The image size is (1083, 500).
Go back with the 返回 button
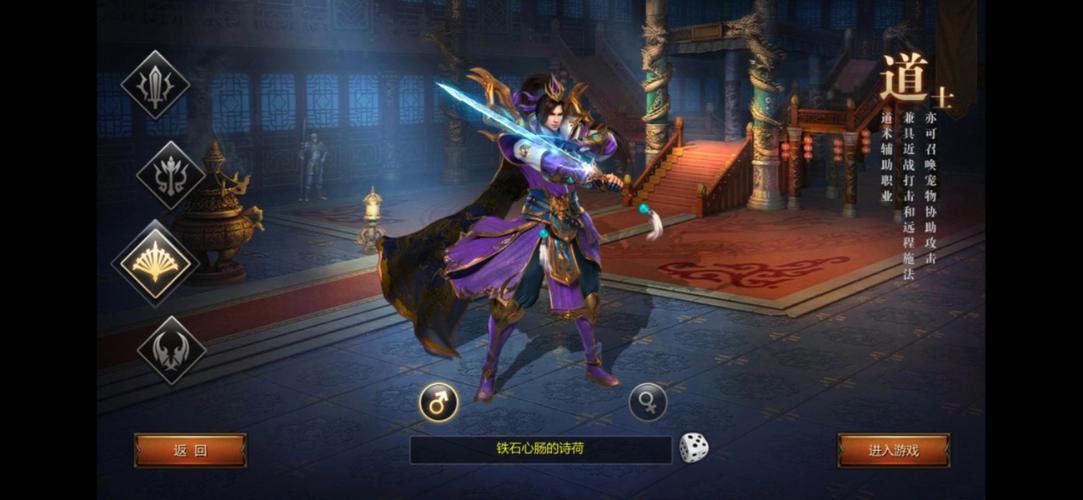190,450
